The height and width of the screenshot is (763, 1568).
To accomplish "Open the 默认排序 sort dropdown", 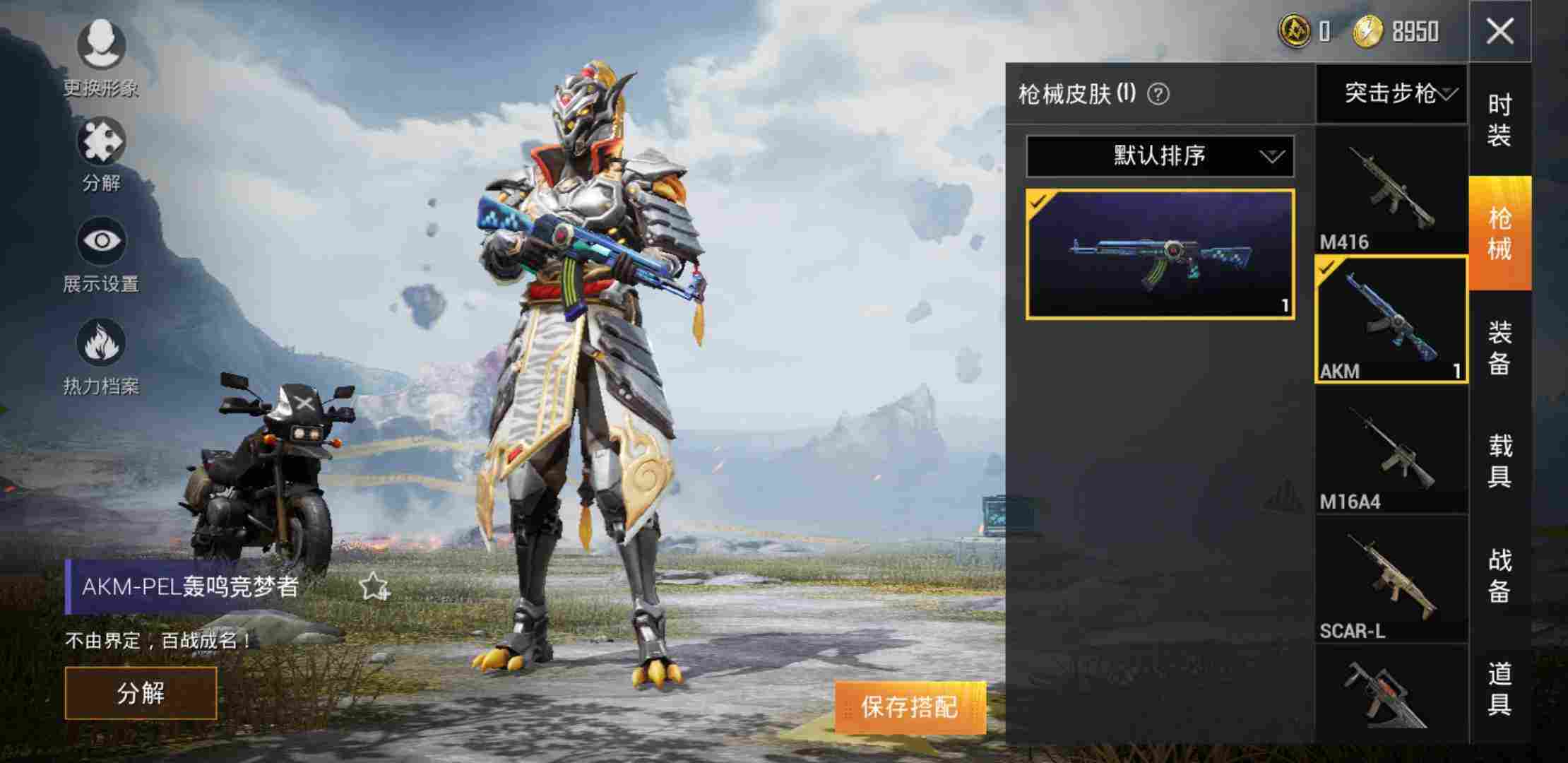I will click(1160, 156).
